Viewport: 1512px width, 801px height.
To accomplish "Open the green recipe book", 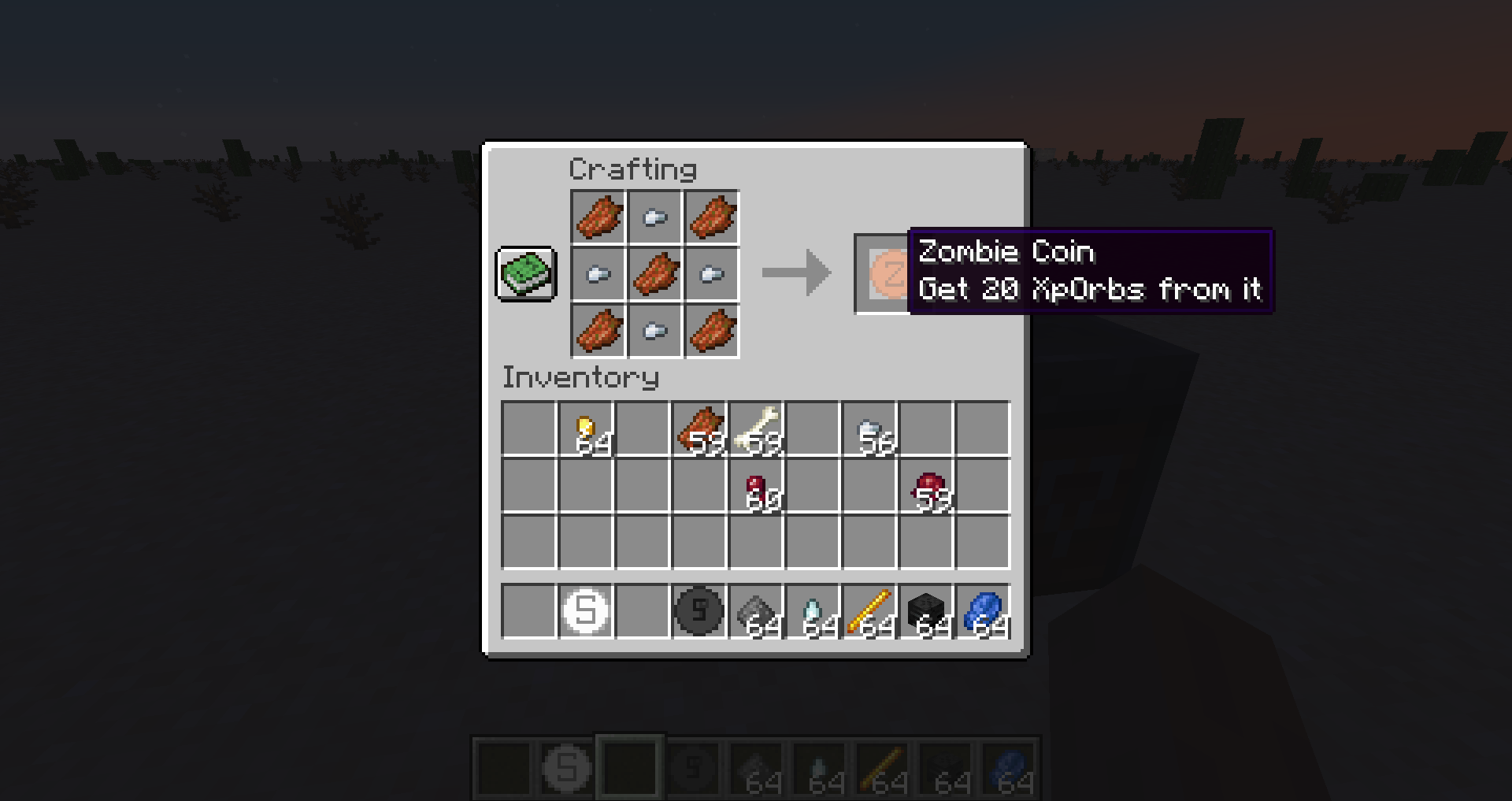I will [526, 276].
